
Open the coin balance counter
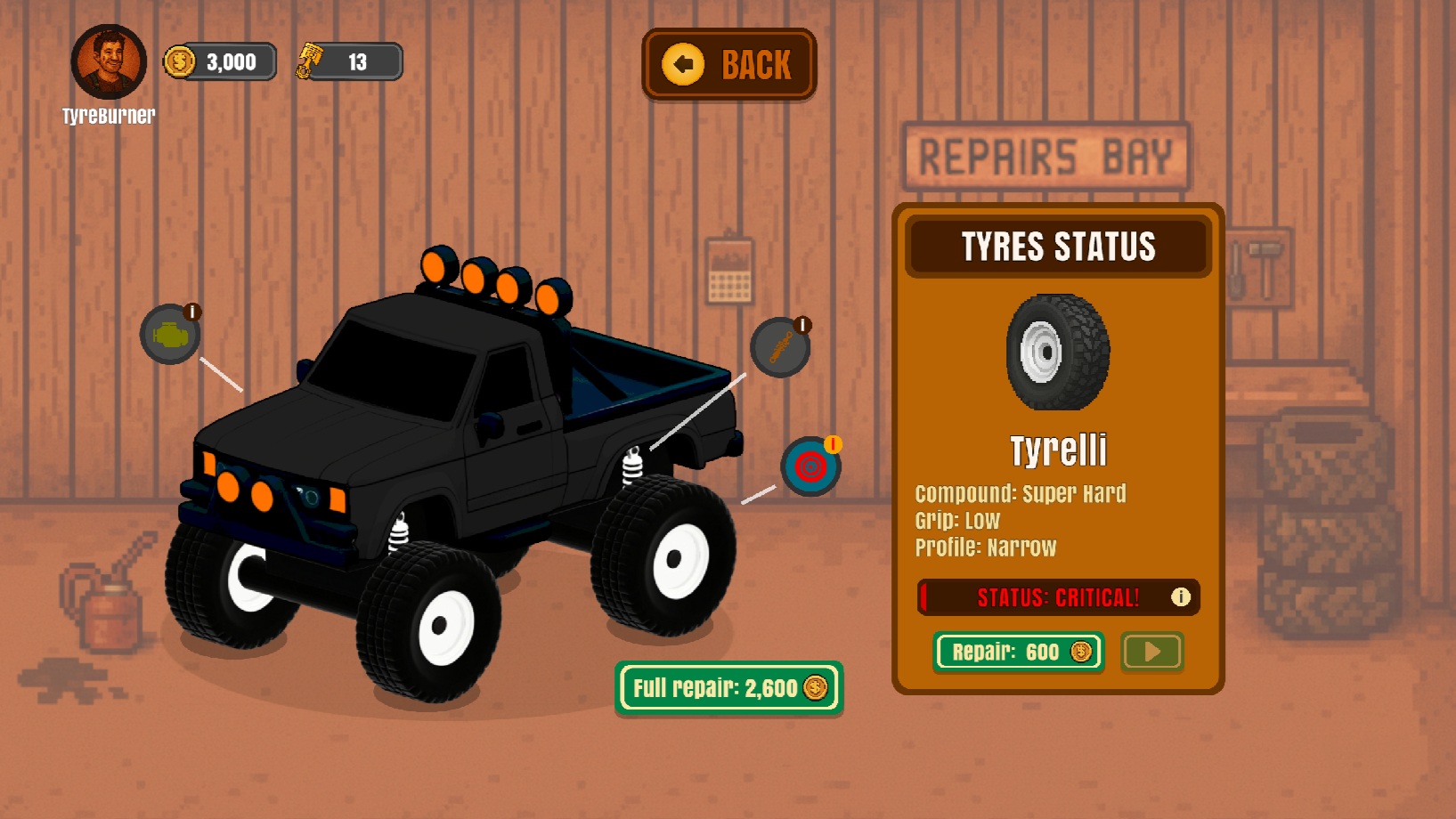pos(220,62)
